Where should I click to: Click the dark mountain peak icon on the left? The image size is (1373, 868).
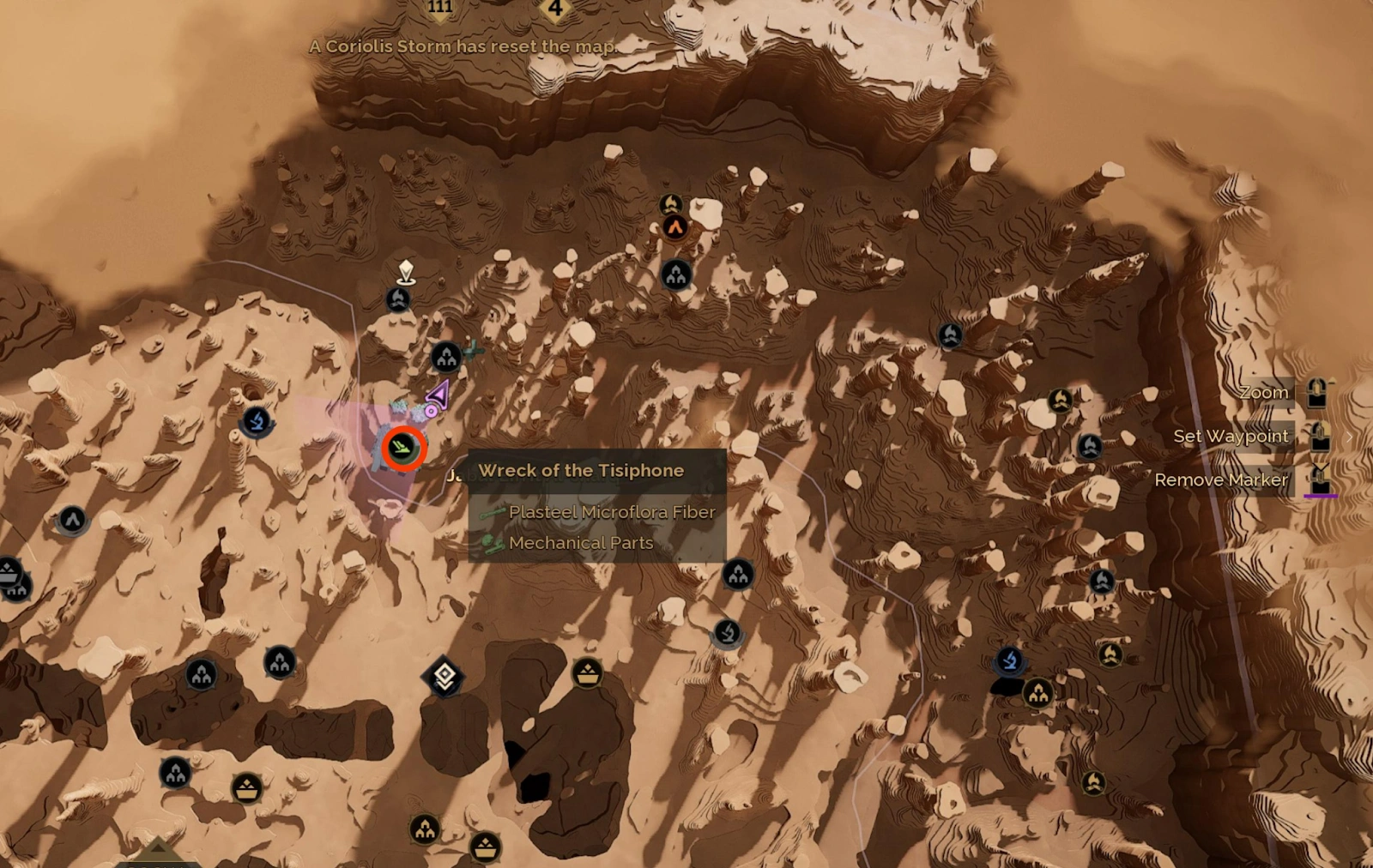(73, 518)
